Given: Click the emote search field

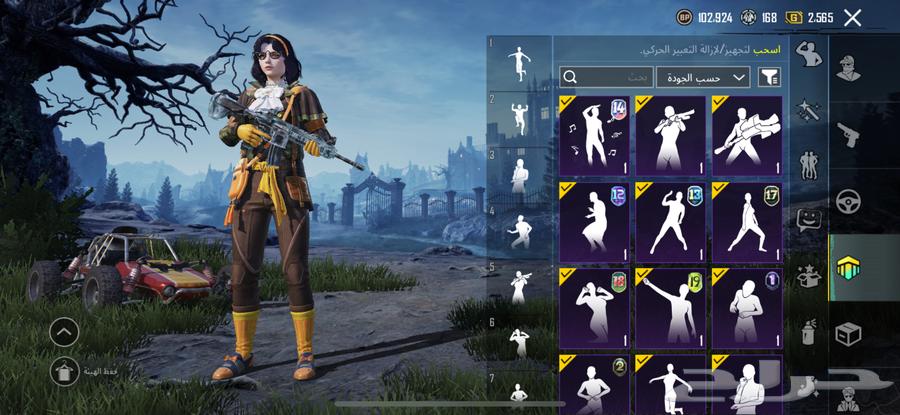Looking at the screenshot, I should (606, 77).
